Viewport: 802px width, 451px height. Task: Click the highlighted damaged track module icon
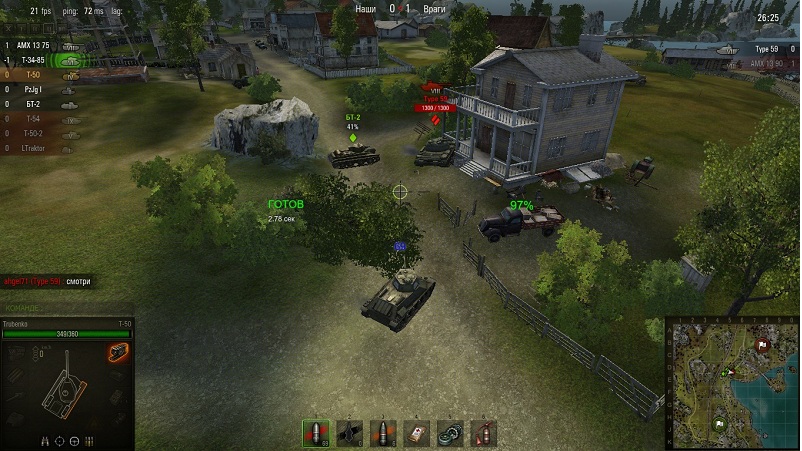[x=118, y=352]
